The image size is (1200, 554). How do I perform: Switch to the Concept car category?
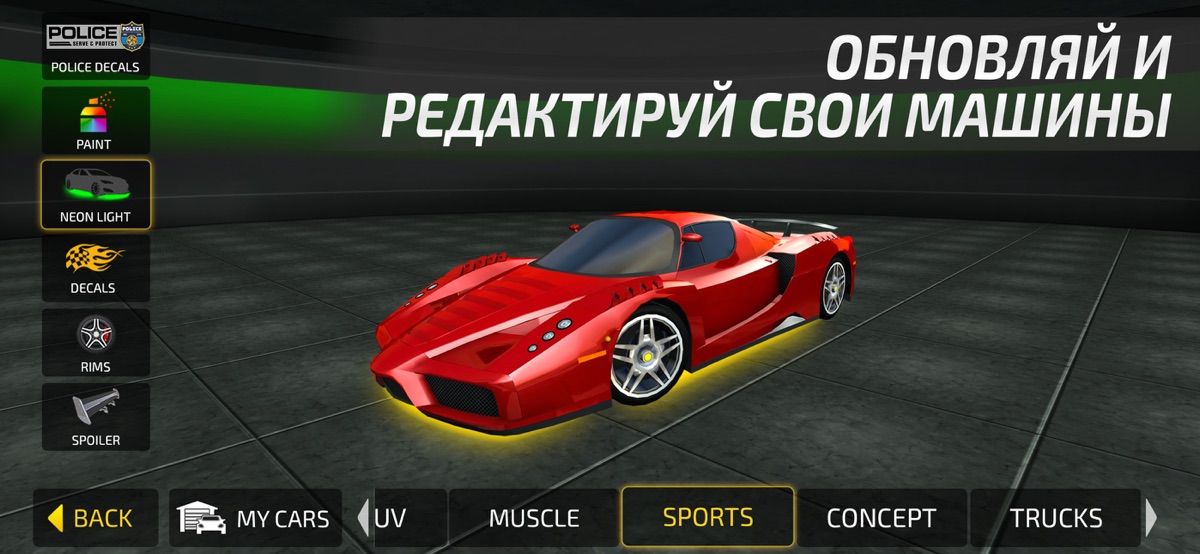click(x=881, y=518)
